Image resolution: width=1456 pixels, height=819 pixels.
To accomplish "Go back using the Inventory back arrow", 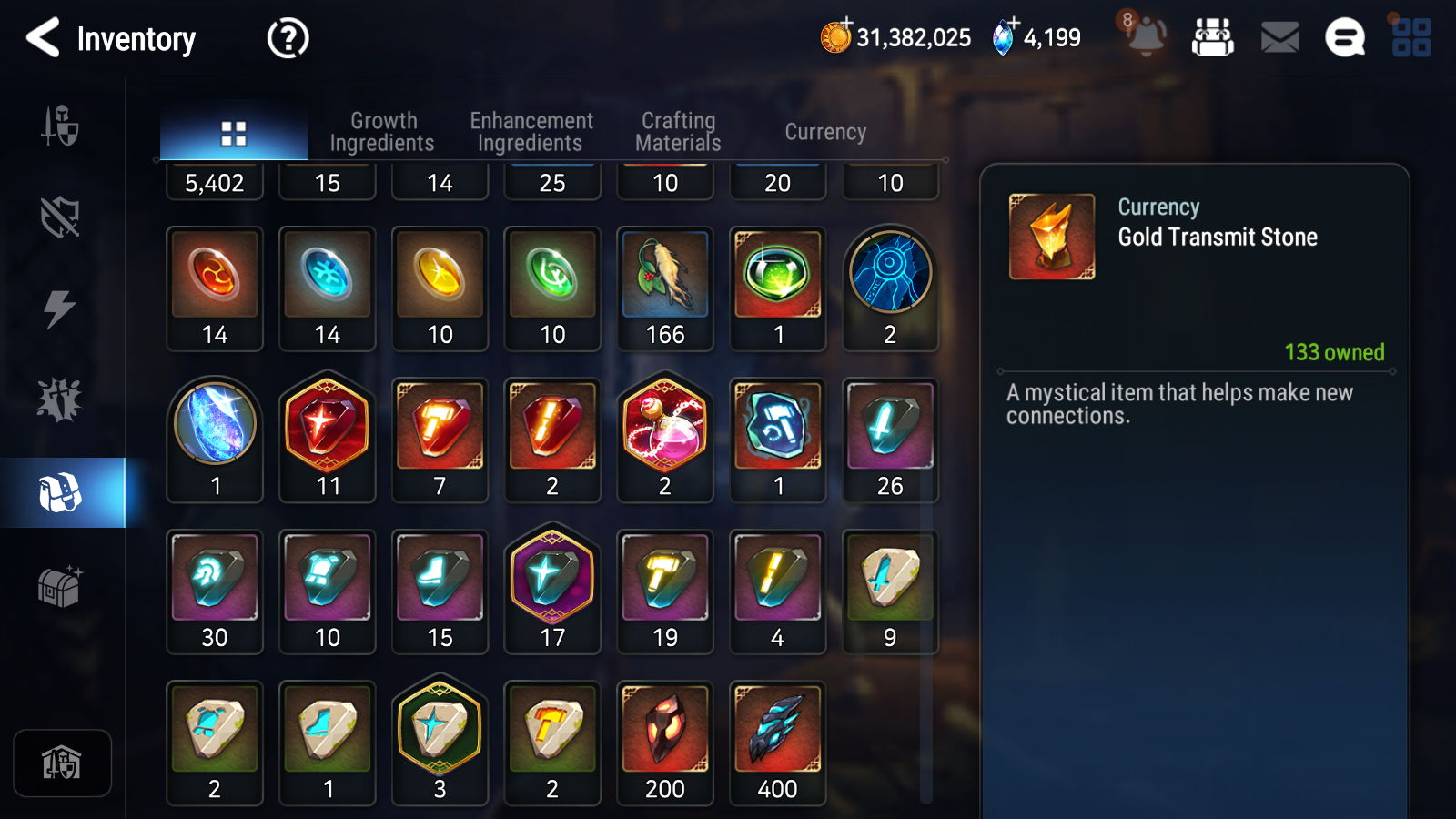I will coord(41,37).
